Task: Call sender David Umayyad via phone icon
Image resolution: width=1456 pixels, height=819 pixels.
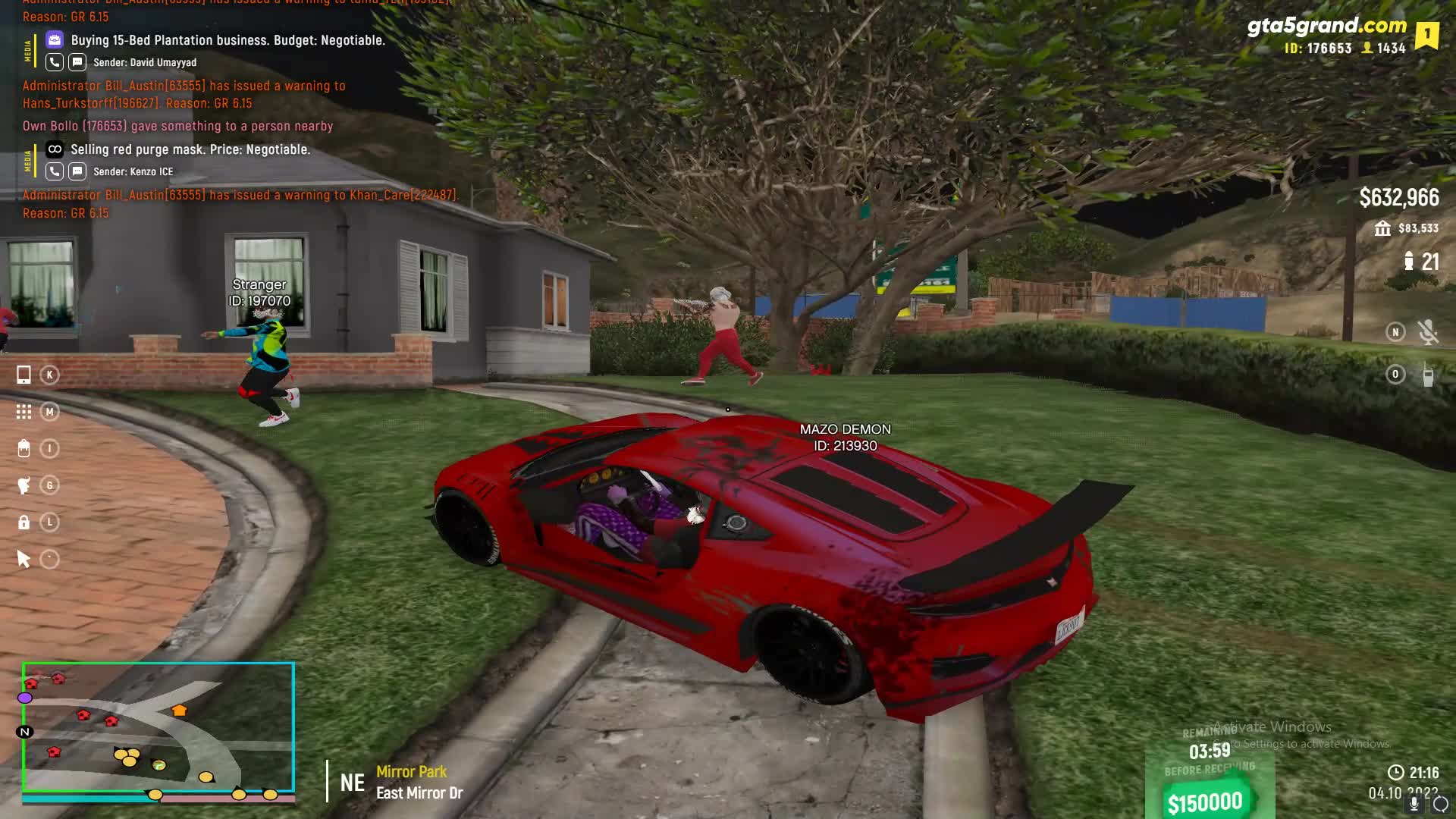Action: [x=55, y=62]
